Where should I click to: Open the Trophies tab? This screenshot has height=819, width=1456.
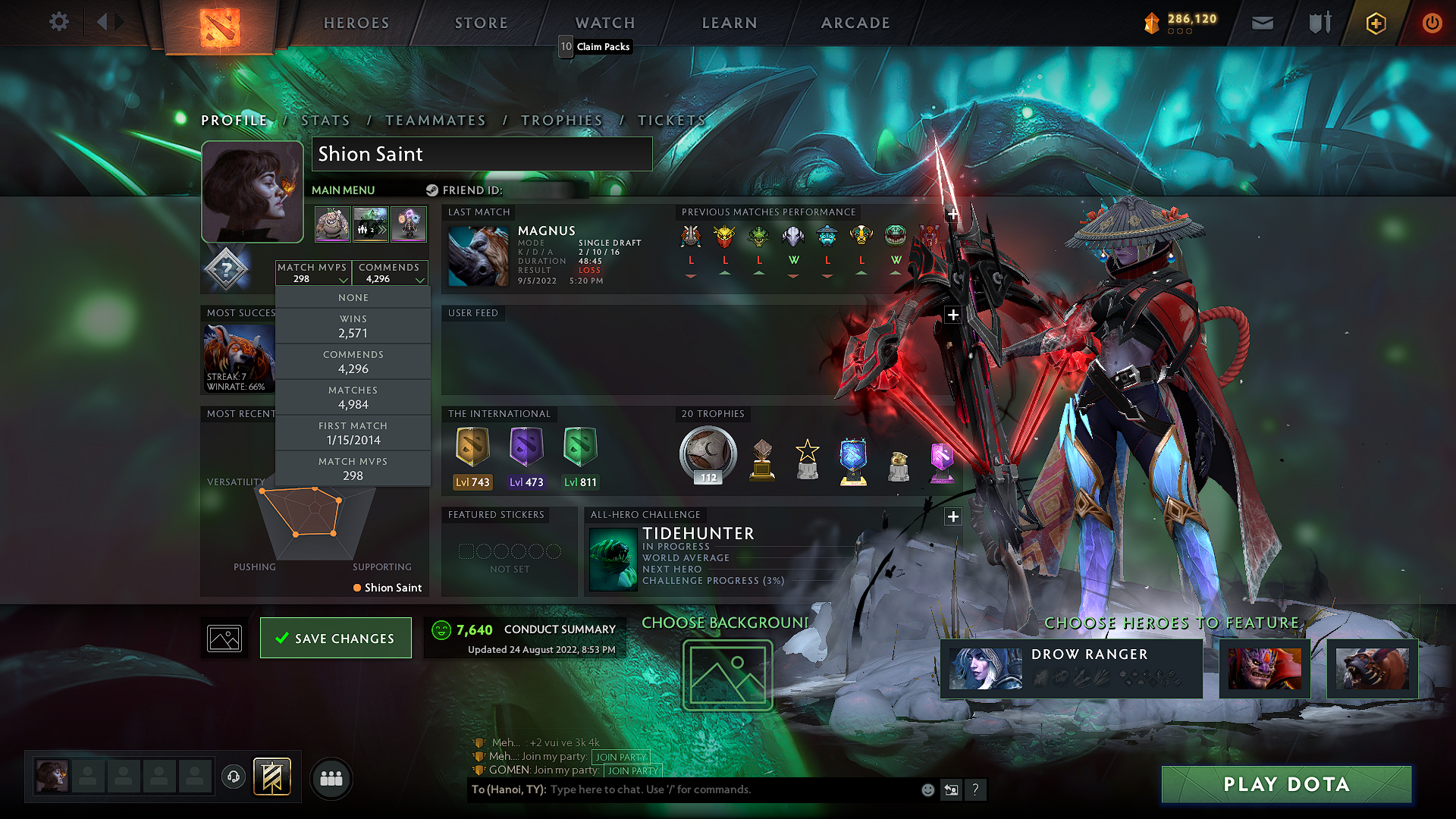[562, 121]
